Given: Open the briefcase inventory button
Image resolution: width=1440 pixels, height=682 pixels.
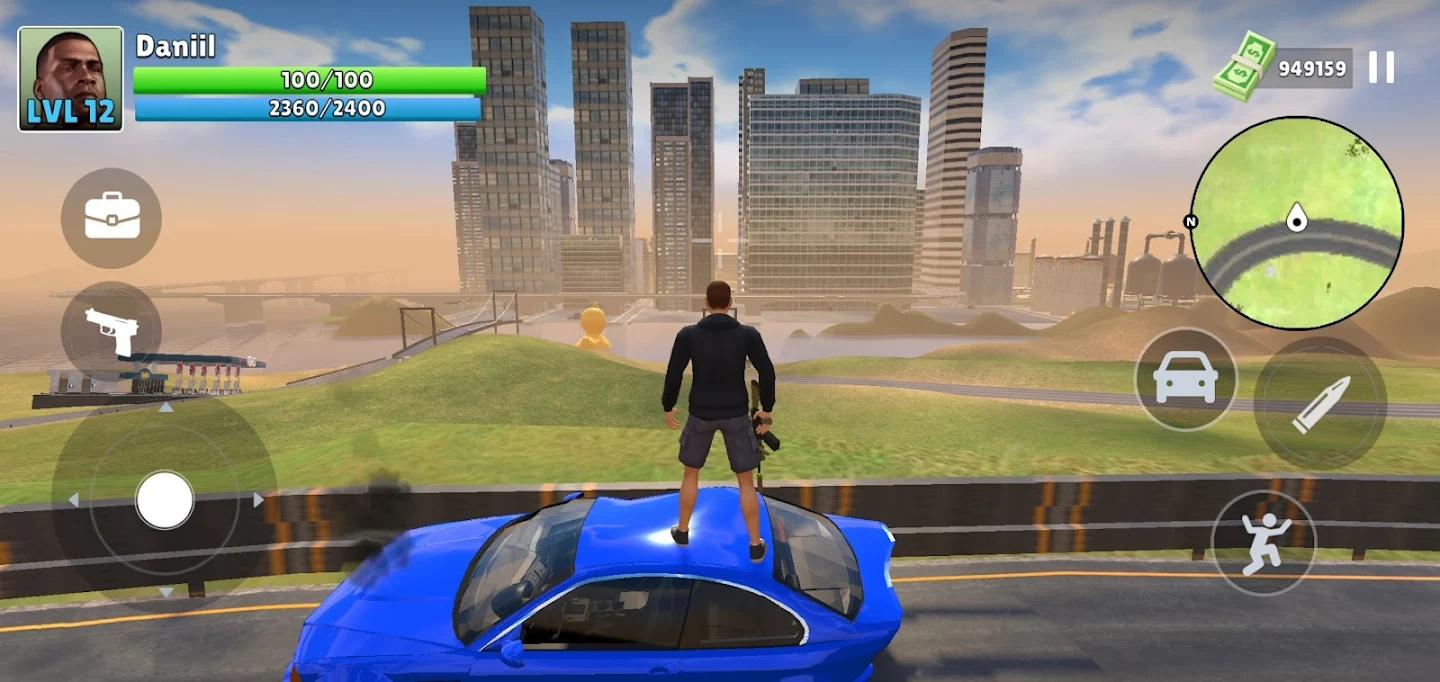Looking at the screenshot, I should tap(111, 217).
